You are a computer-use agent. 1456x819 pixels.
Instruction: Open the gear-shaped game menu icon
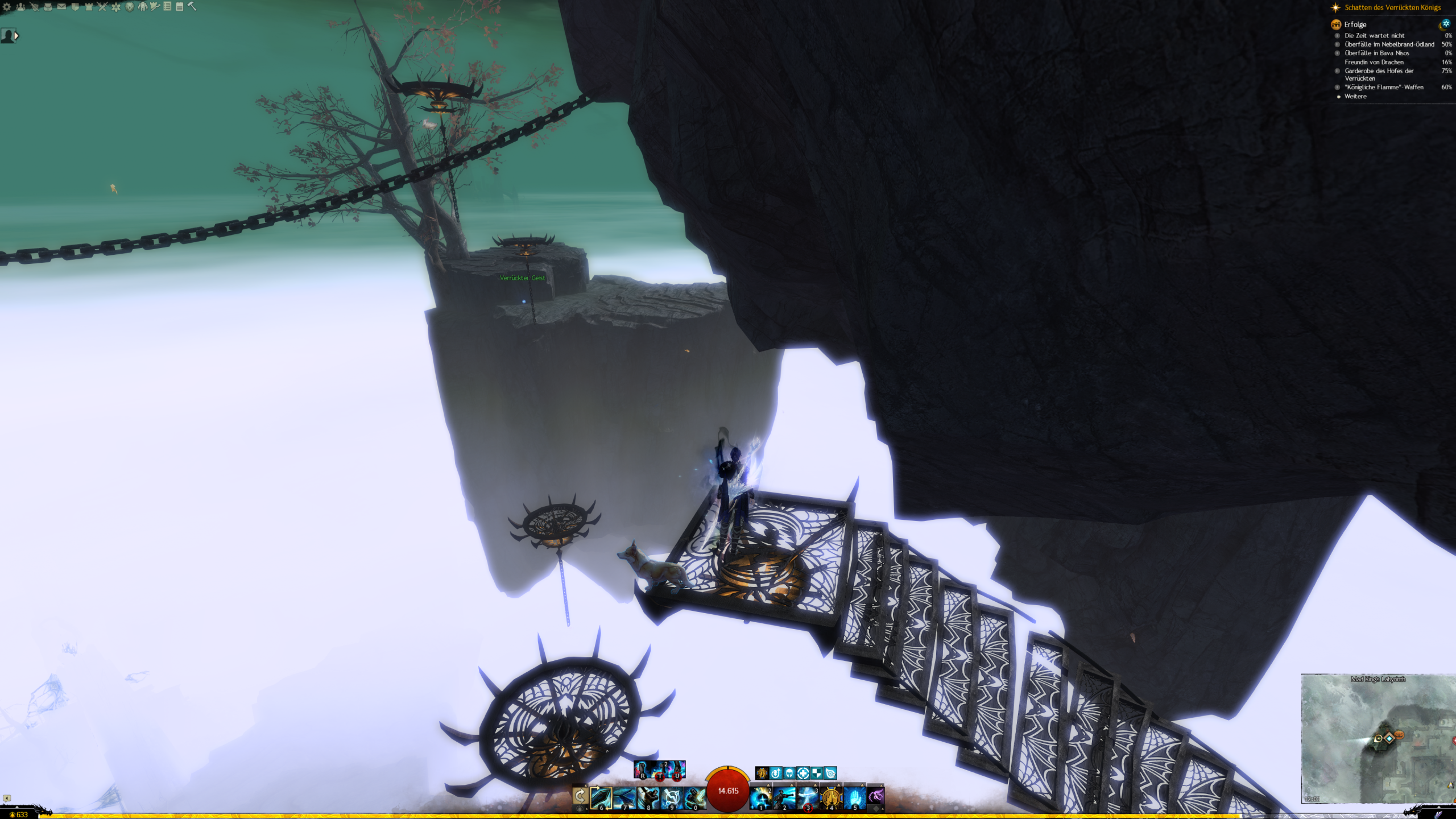click(x=7, y=7)
